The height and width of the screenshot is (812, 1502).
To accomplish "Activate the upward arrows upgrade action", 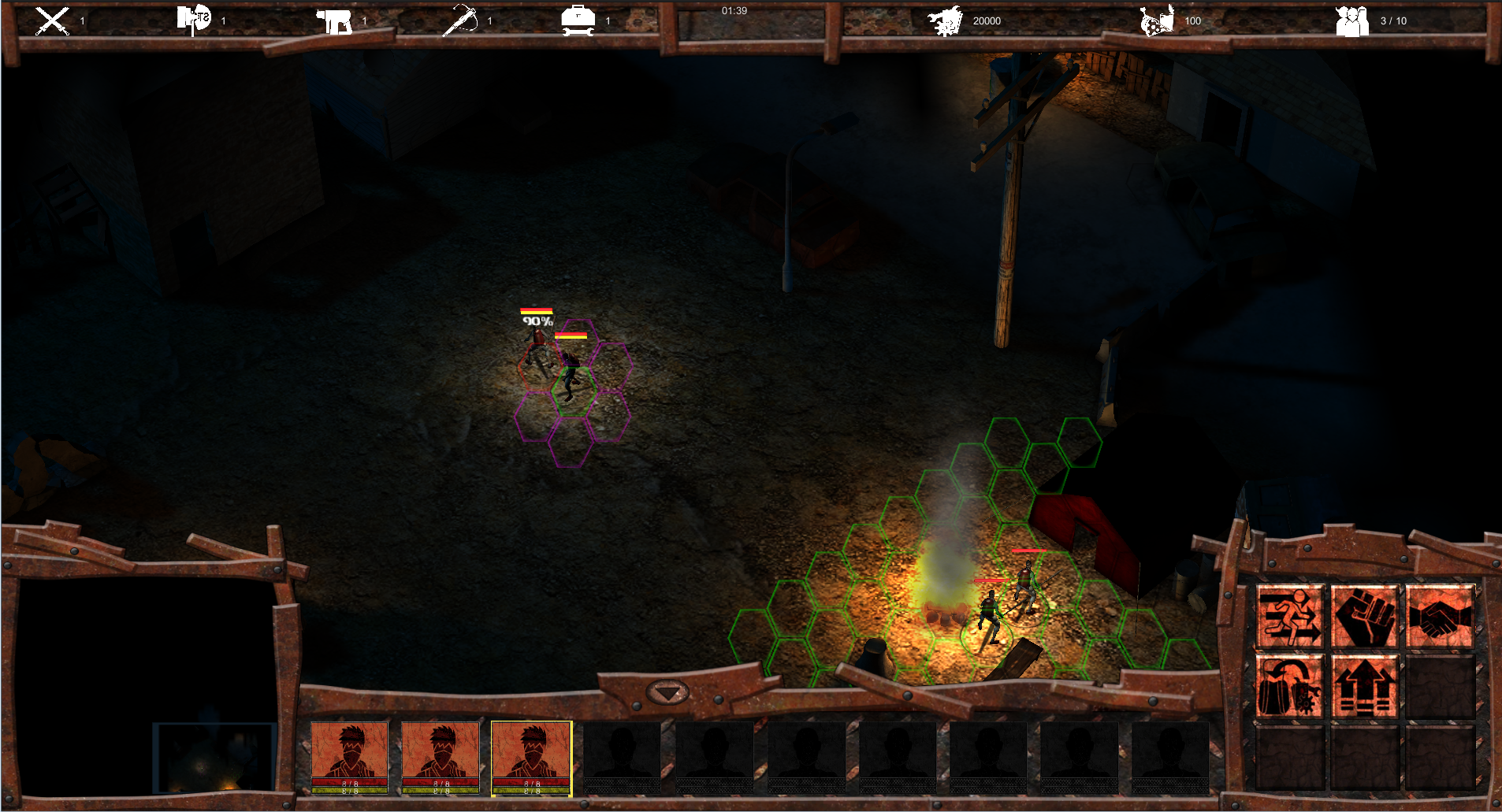I will tap(1364, 687).
